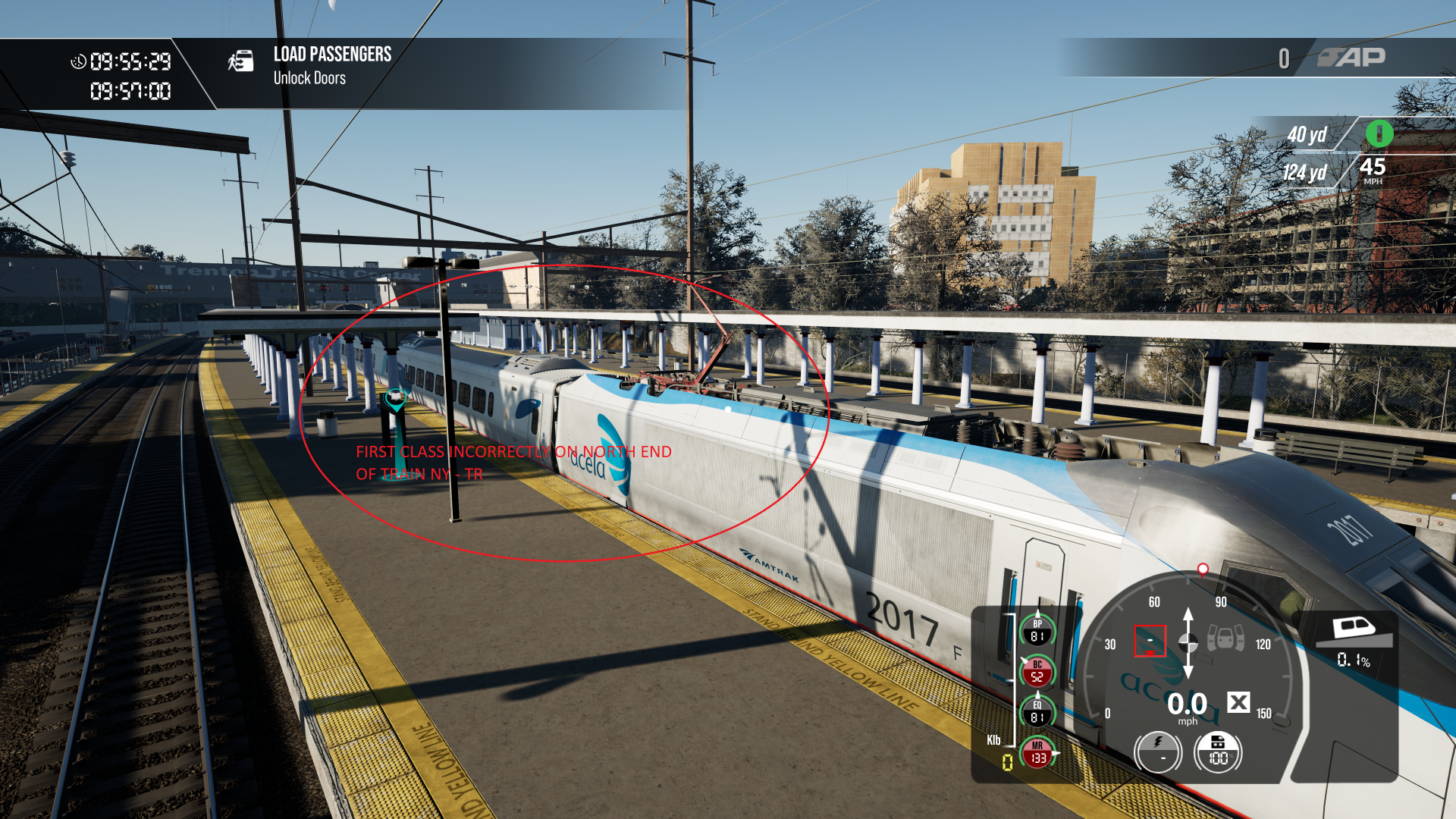Screen dimensions: 1456x819
Task: Click the reverser direction arrows indicator
Action: 1188,642
